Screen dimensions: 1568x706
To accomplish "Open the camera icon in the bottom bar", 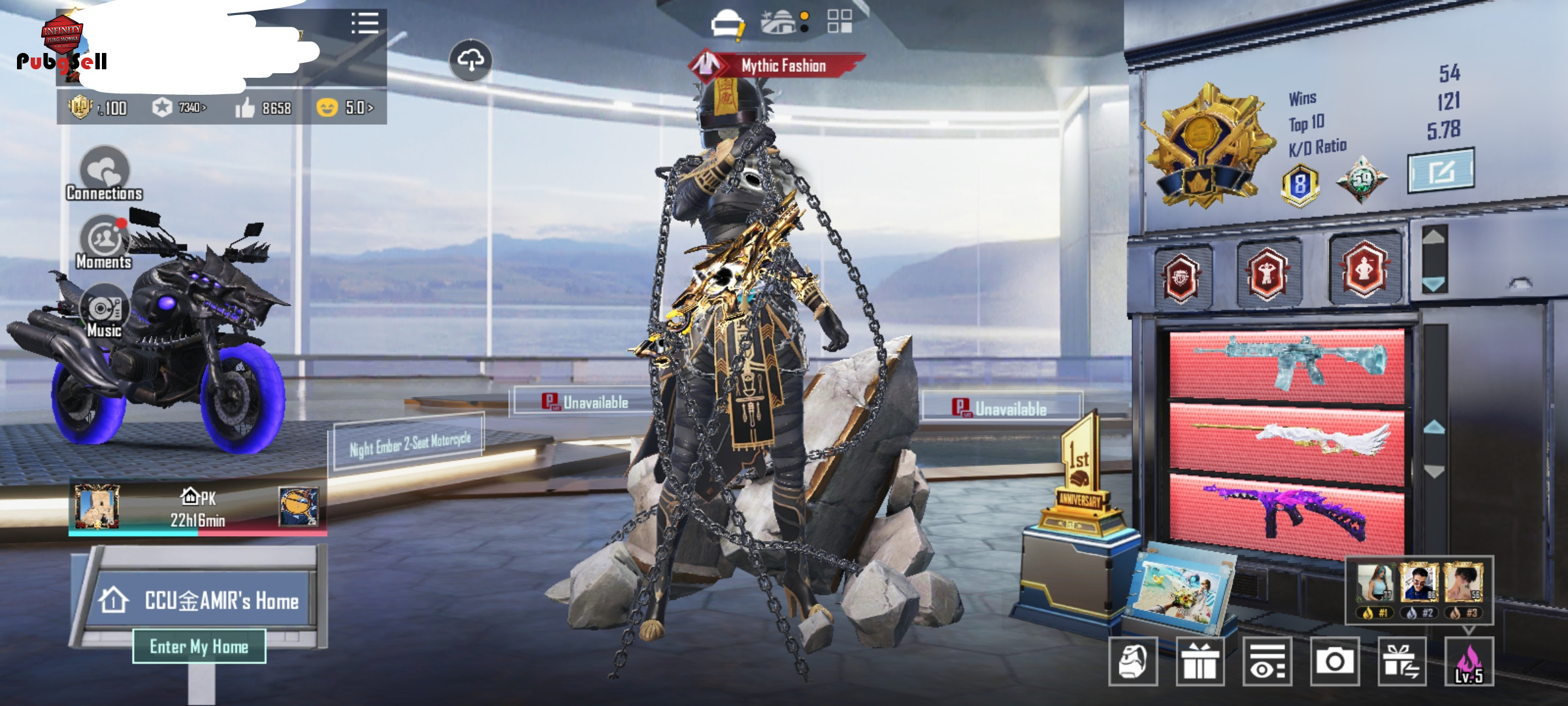I will click(x=1335, y=662).
